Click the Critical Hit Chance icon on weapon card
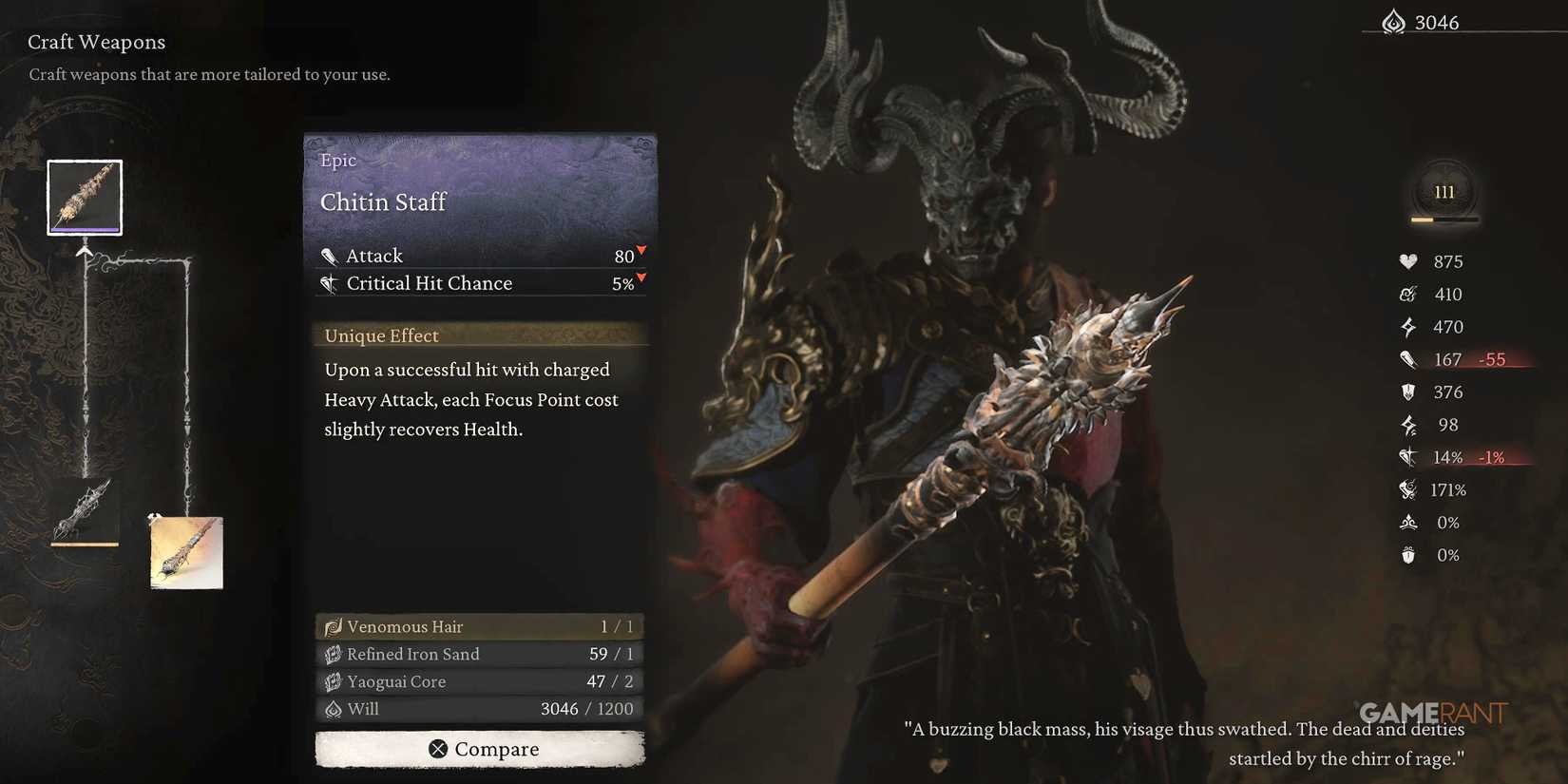This screenshot has width=1568, height=784. (x=330, y=282)
